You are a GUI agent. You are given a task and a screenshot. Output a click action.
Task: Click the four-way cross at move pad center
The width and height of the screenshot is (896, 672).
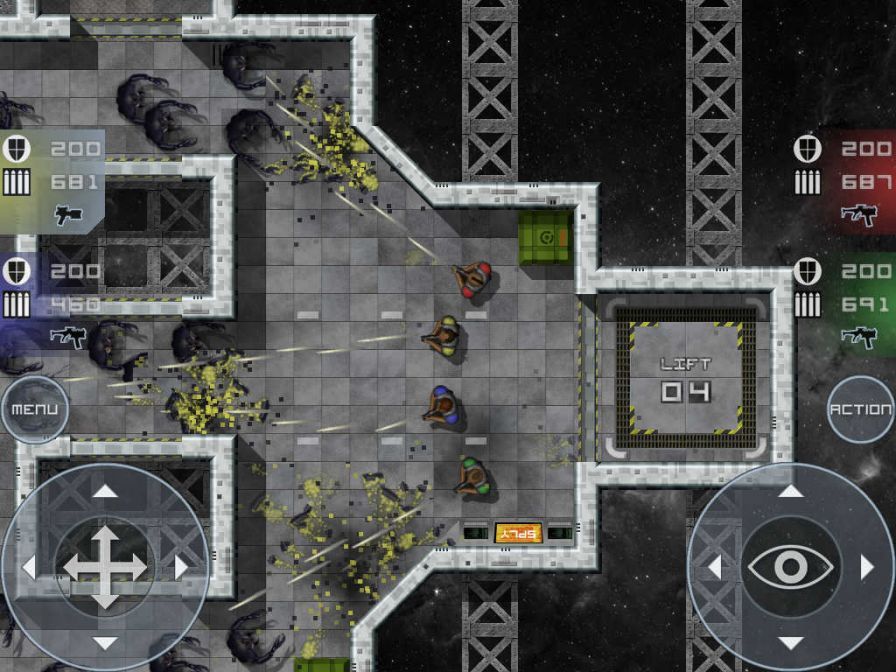pyautogui.click(x=105, y=567)
